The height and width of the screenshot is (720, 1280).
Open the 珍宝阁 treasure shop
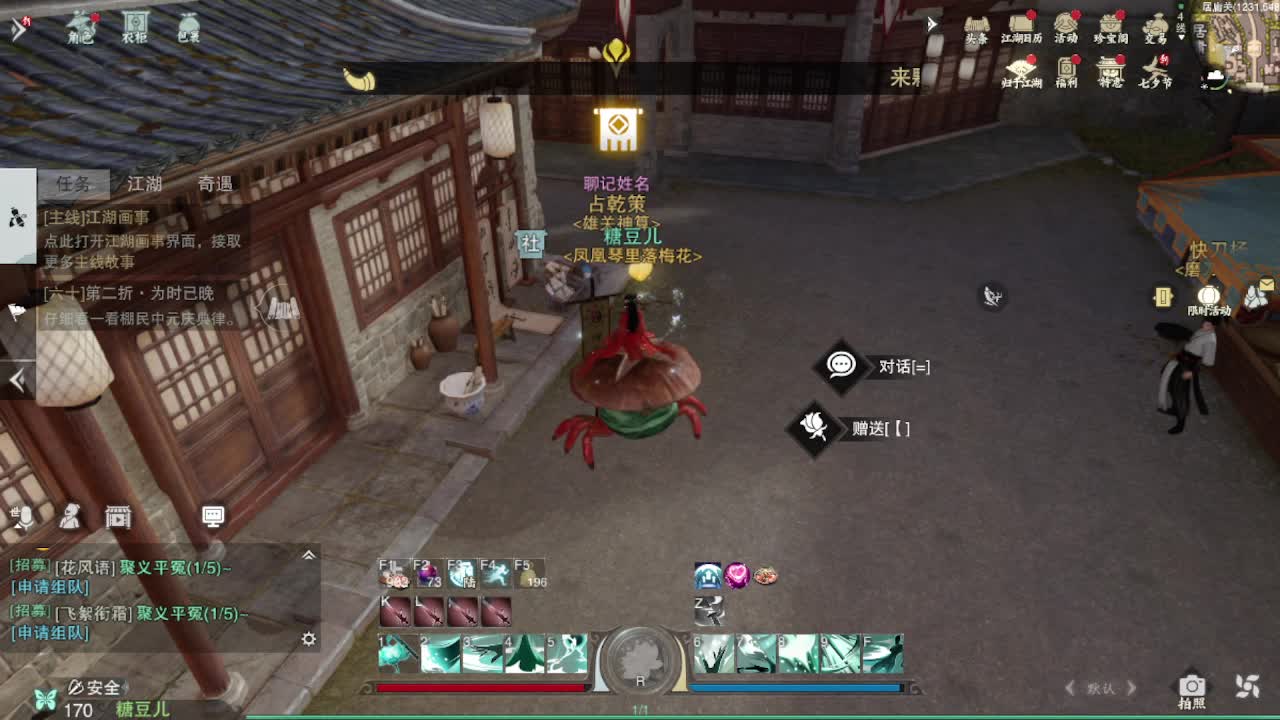coord(1110,24)
